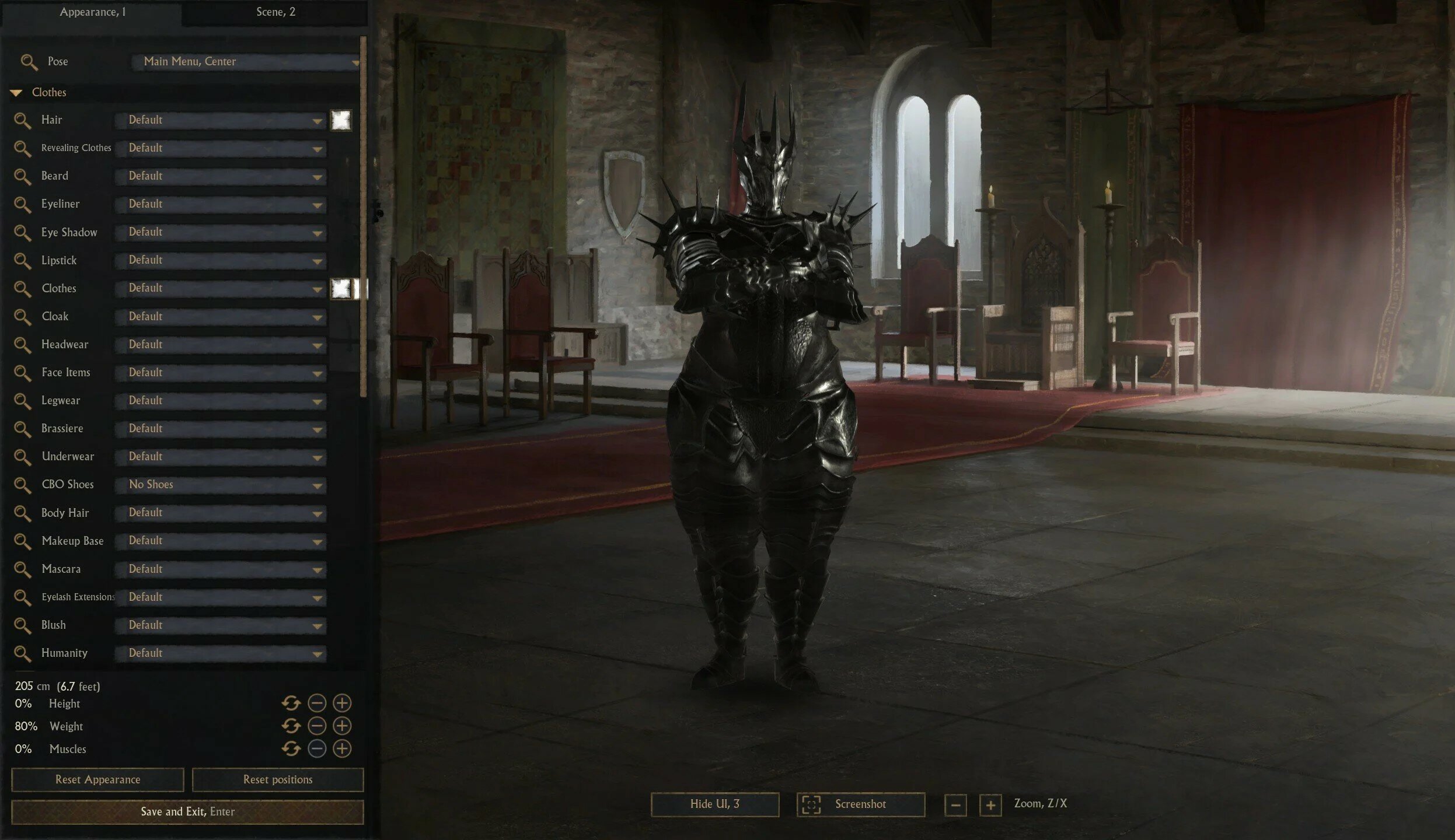This screenshot has width=1455, height=840.
Task: Switch to the Scene, 2 tab
Action: tap(275, 11)
